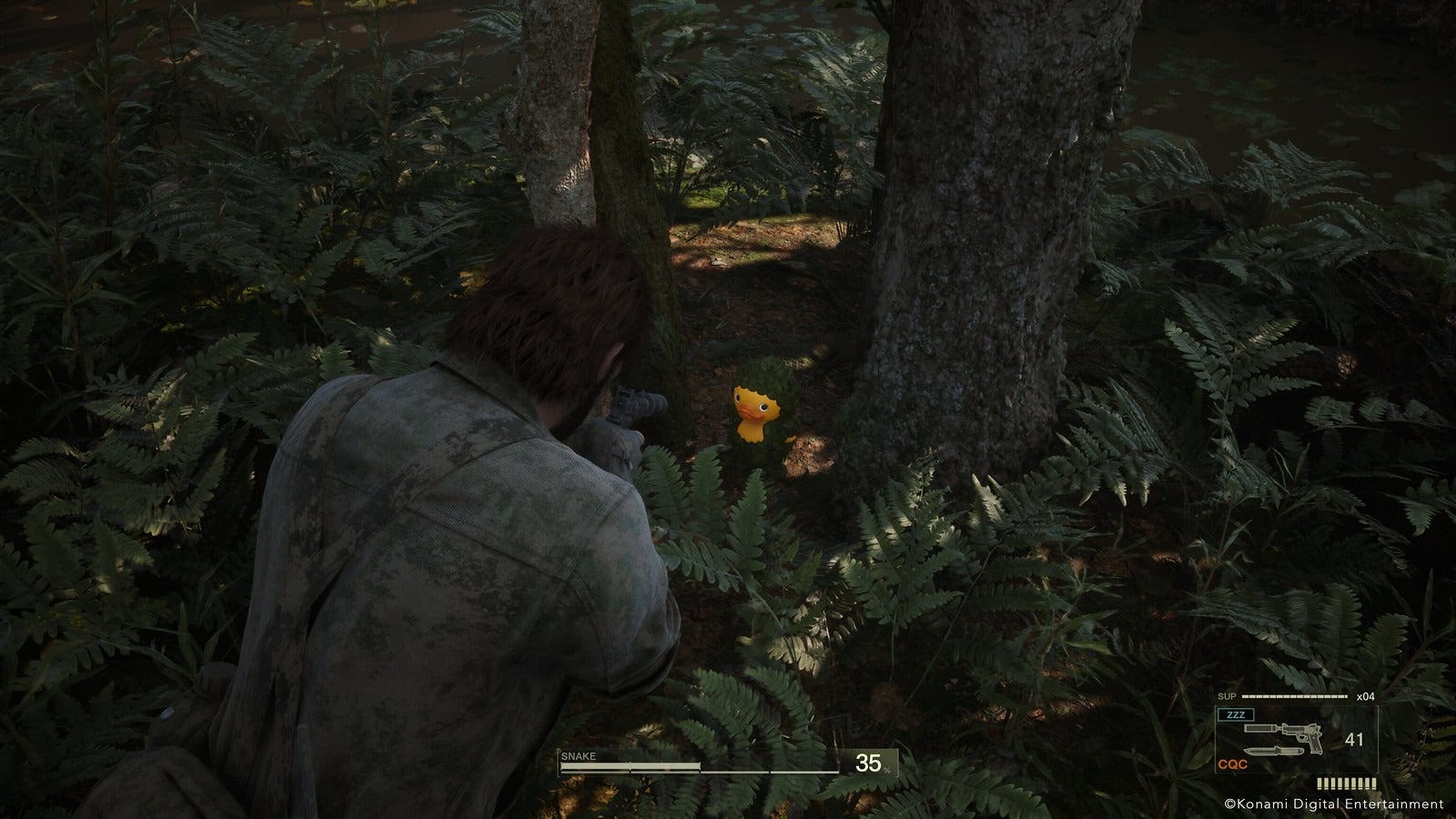Select the CQC label in the item box
1456x819 pixels.
pyautogui.click(x=1233, y=763)
